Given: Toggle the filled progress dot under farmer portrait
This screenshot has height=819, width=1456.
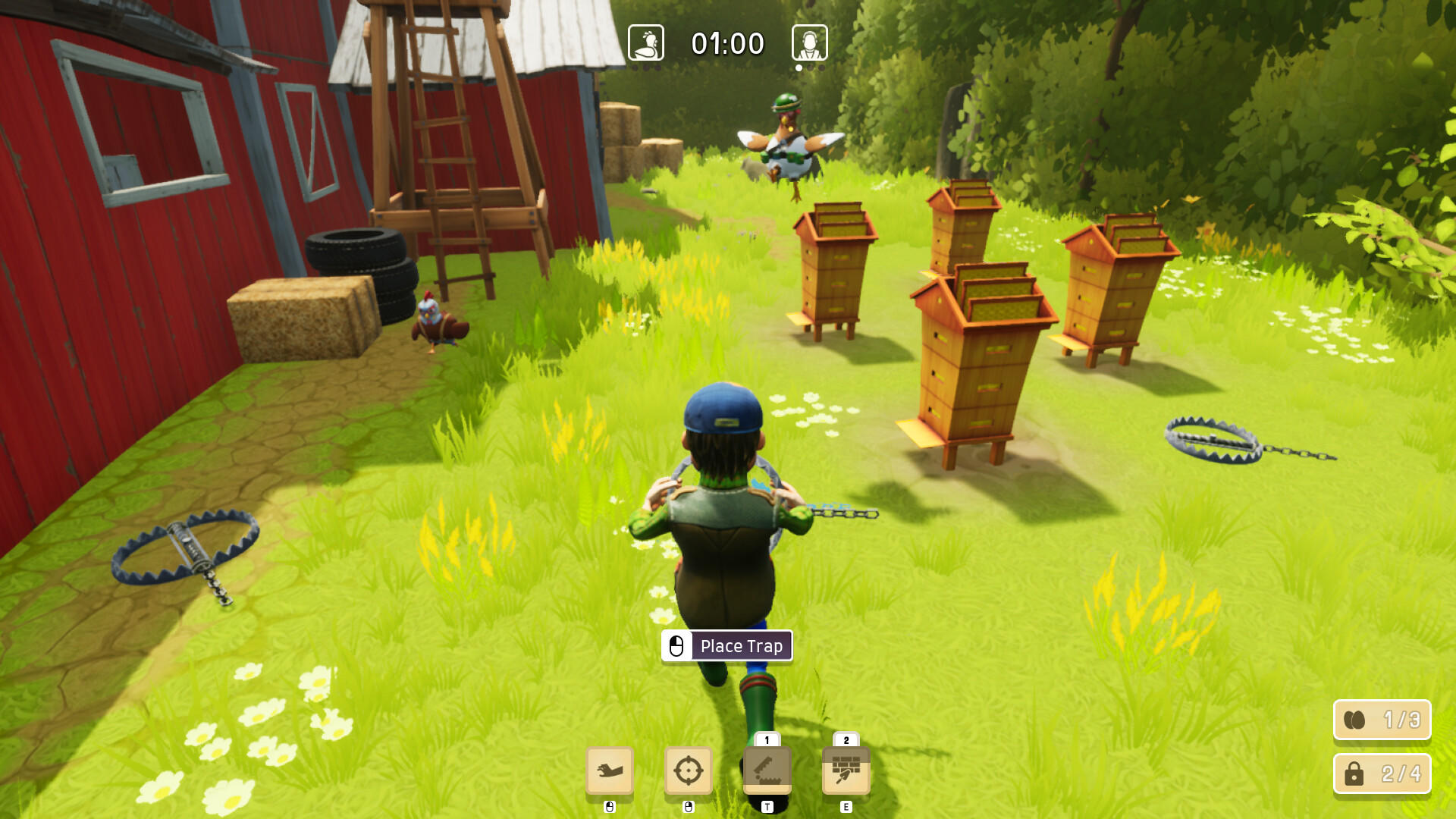Looking at the screenshot, I should (798, 67).
